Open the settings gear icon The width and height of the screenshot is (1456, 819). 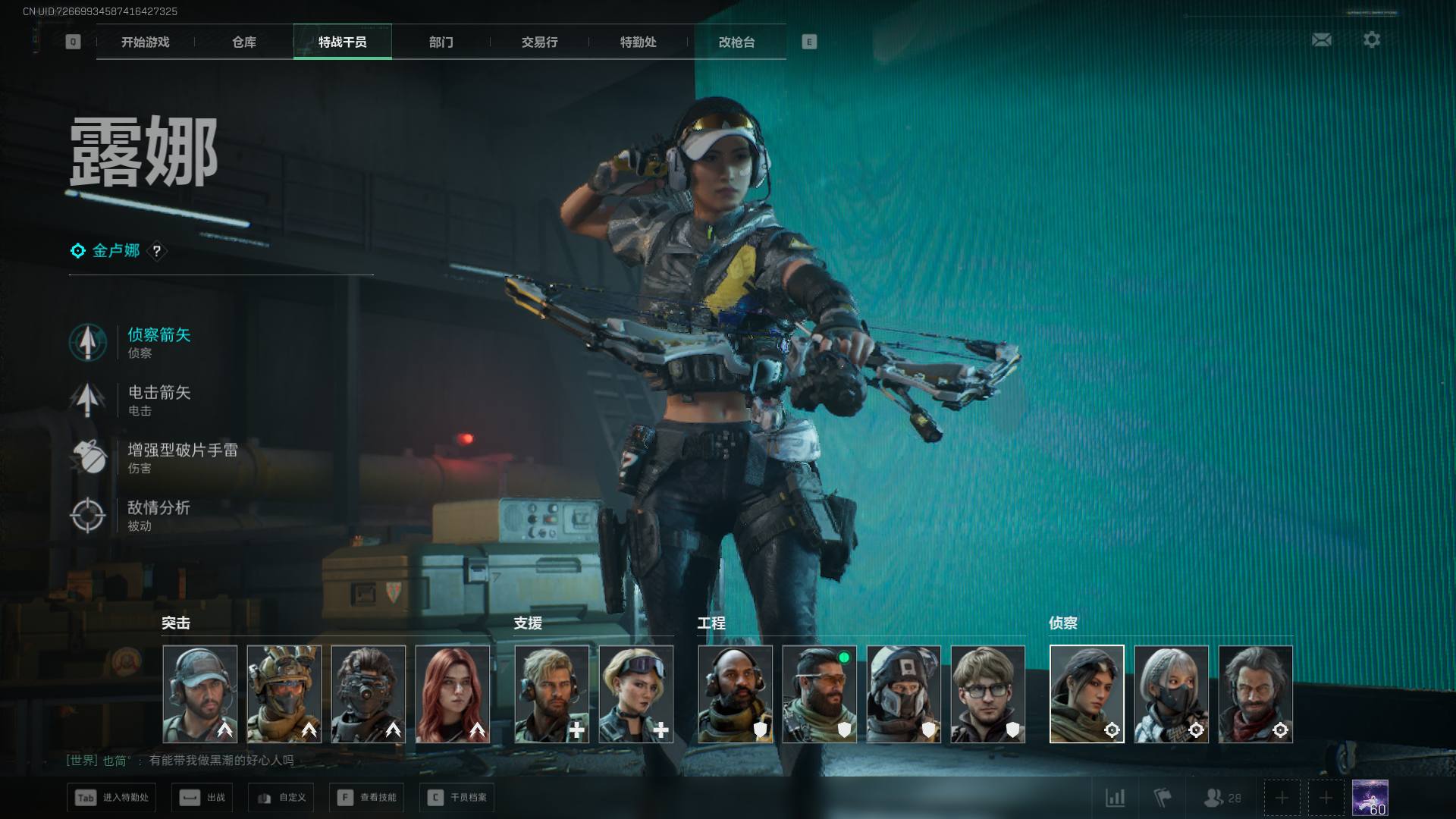coord(1371,39)
